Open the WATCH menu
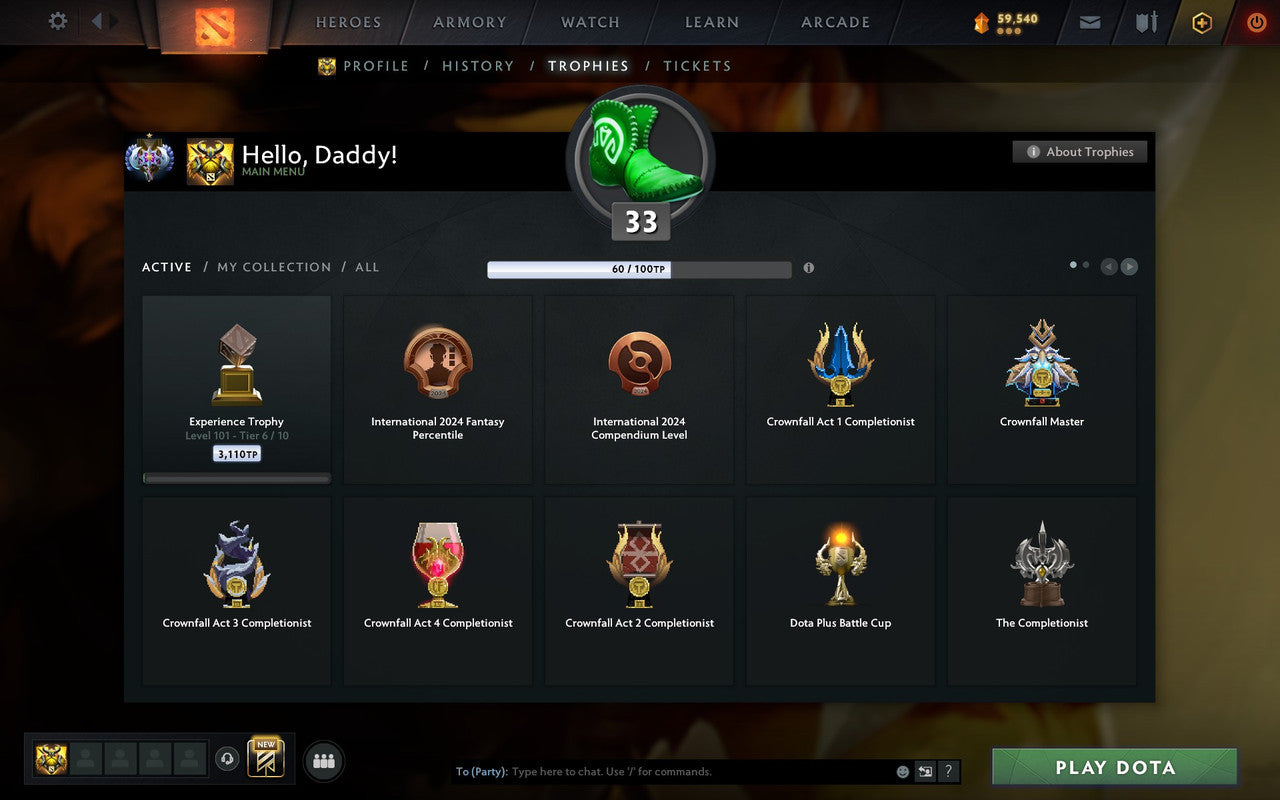 tap(589, 22)
